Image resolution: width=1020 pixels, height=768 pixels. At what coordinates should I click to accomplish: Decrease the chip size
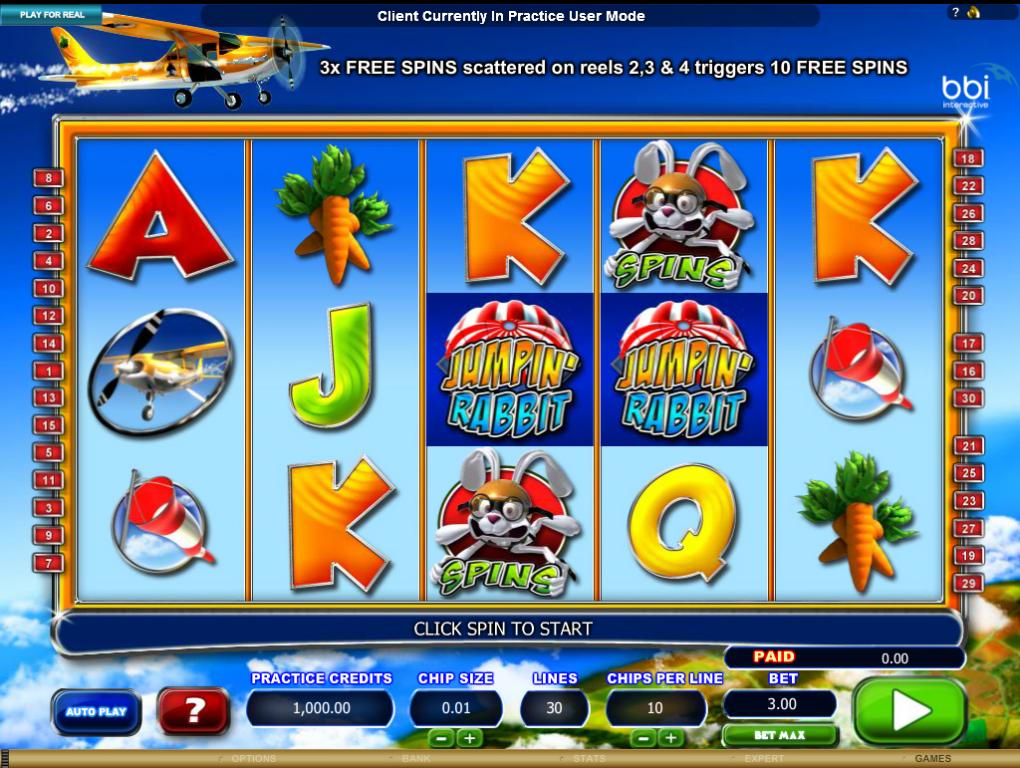[441, 738]
